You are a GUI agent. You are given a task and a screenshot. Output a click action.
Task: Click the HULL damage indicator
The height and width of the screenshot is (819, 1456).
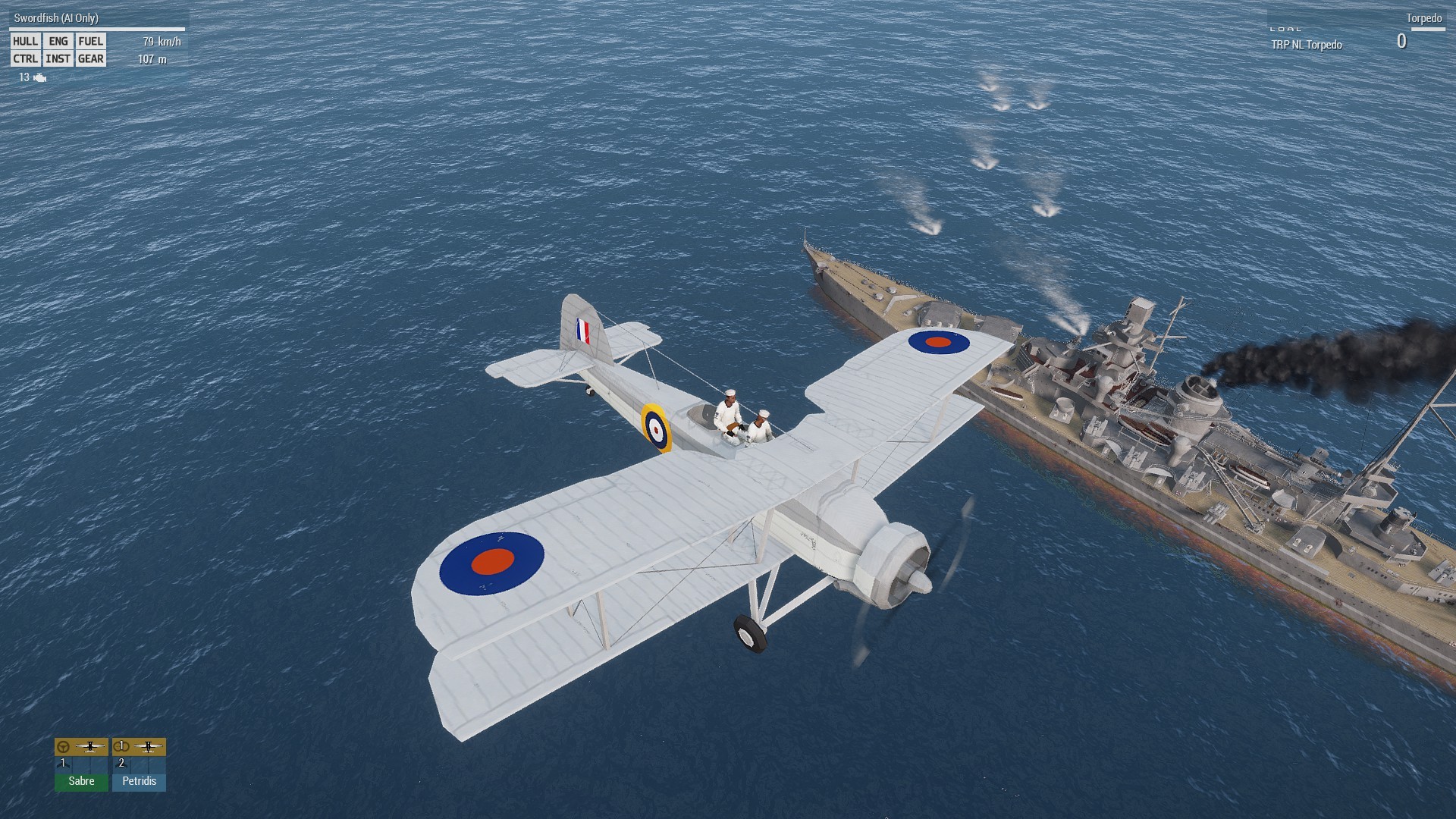pos(25,42)
